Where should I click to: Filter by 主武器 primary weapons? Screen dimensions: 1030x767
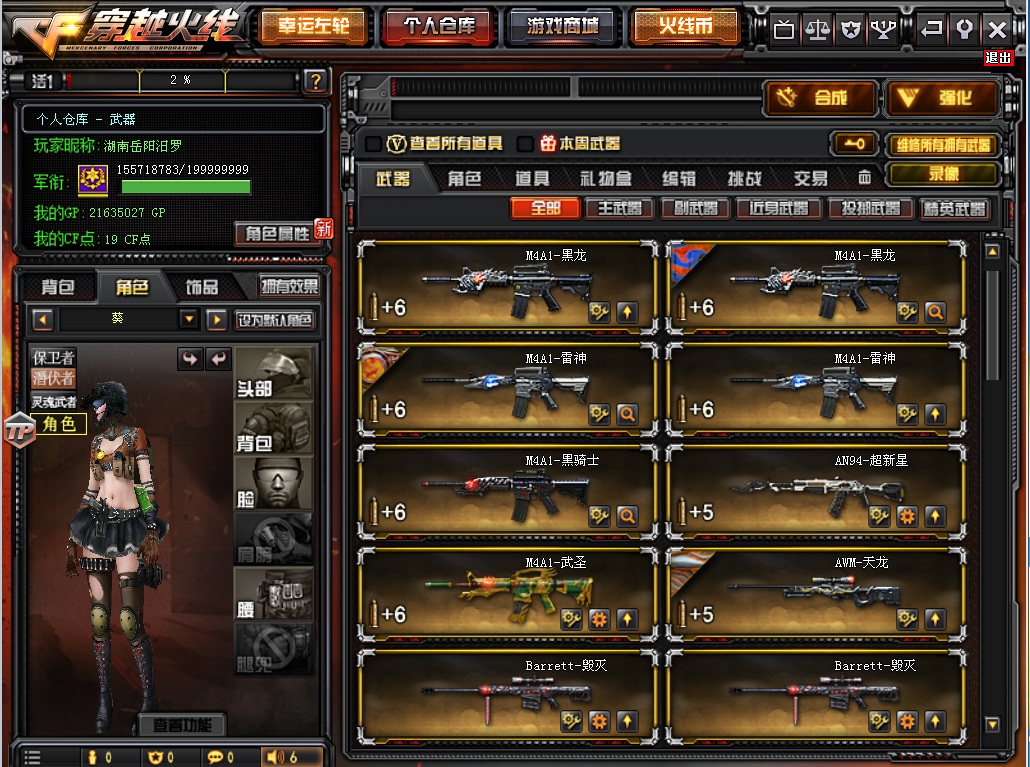pos(619,209)
